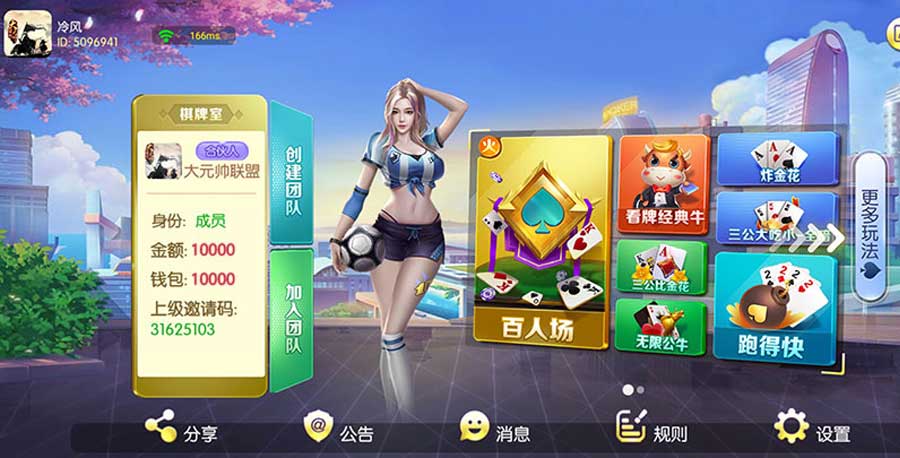Click the 创建团队 create team tab
Image resolution: width=900 pixels, height=458 pixels.
[292, 173]
